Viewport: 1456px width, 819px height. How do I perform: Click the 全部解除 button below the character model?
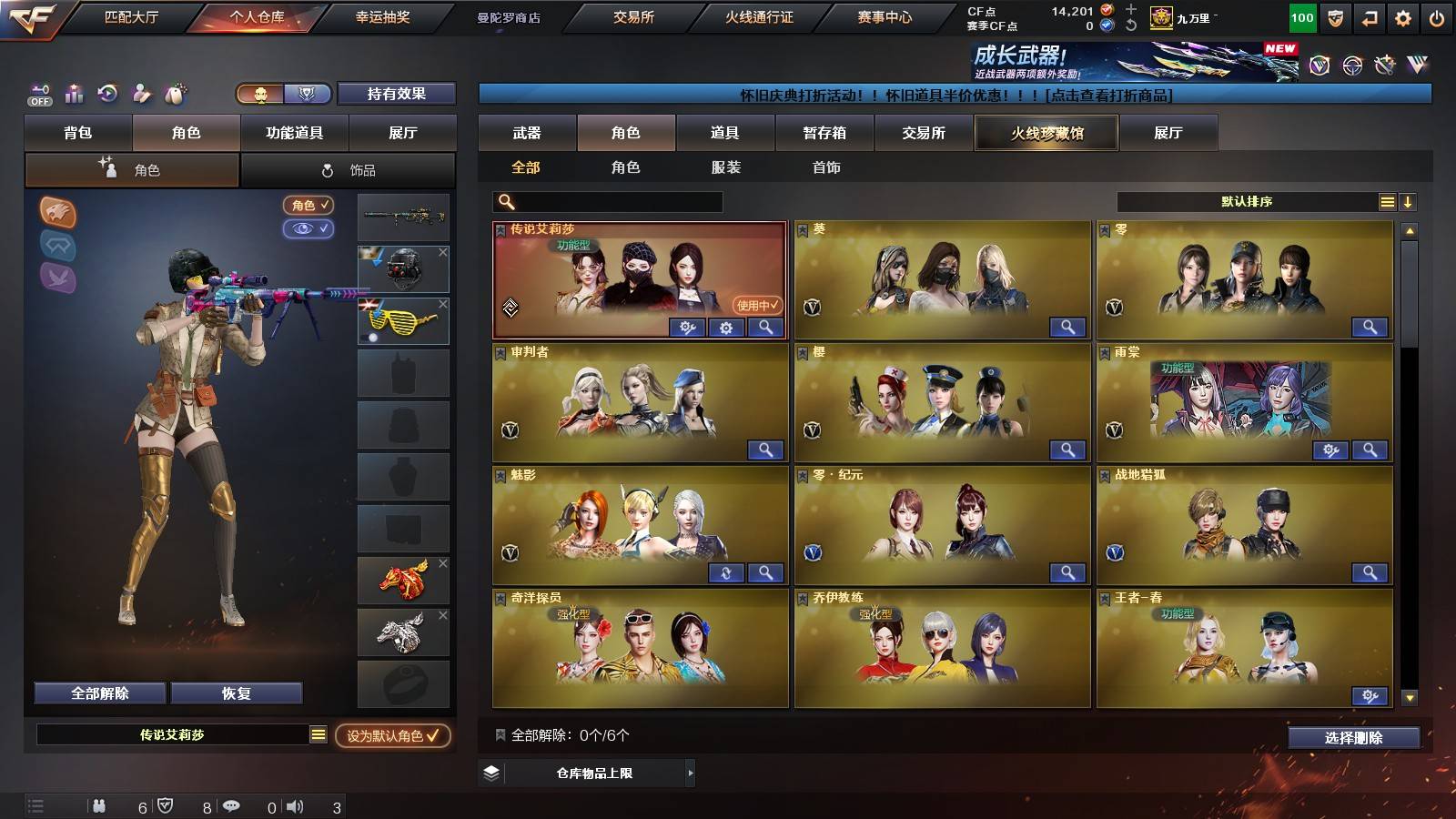click(x=99, y=693)
